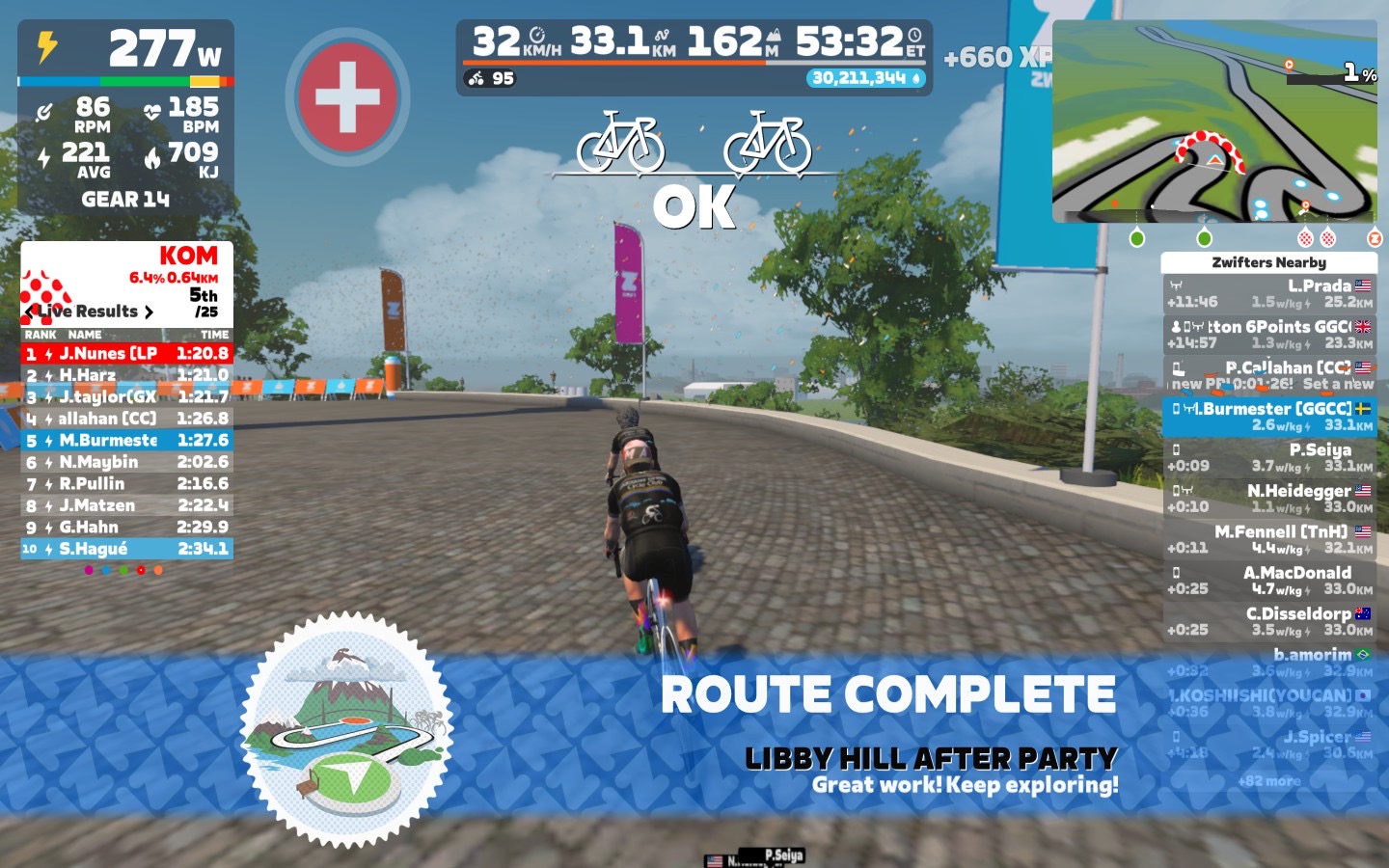Select C.Disseldorp rider row

tap(1268, 621)
